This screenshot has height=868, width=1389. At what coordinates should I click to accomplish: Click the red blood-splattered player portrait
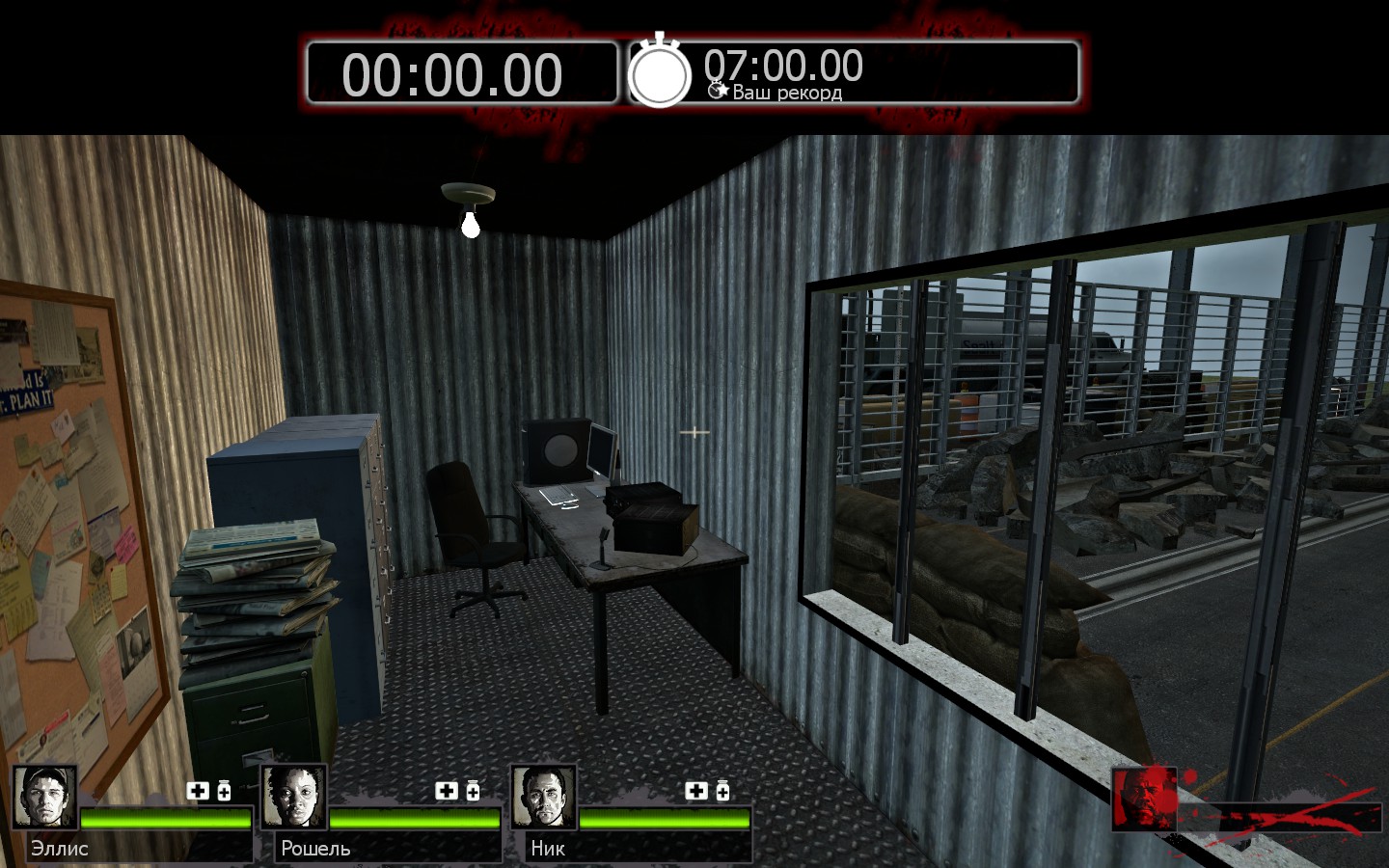pos(1145,799)
